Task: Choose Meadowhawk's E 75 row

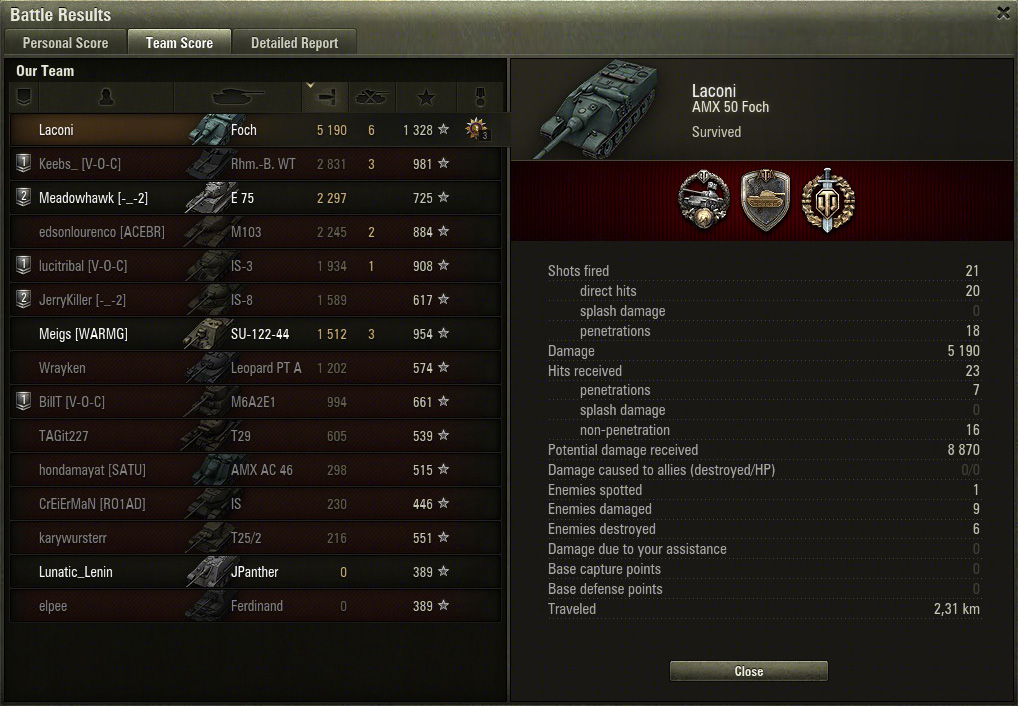Action: coord(255,198)
